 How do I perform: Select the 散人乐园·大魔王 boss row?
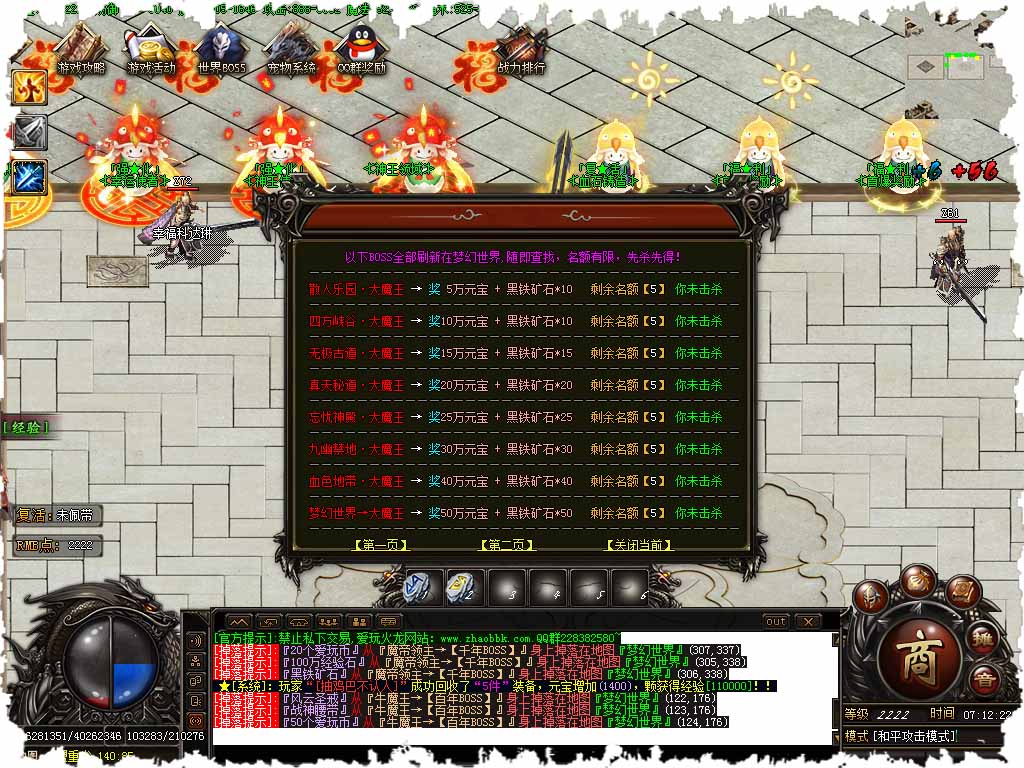pyautogui.click(x=356, y=290)
